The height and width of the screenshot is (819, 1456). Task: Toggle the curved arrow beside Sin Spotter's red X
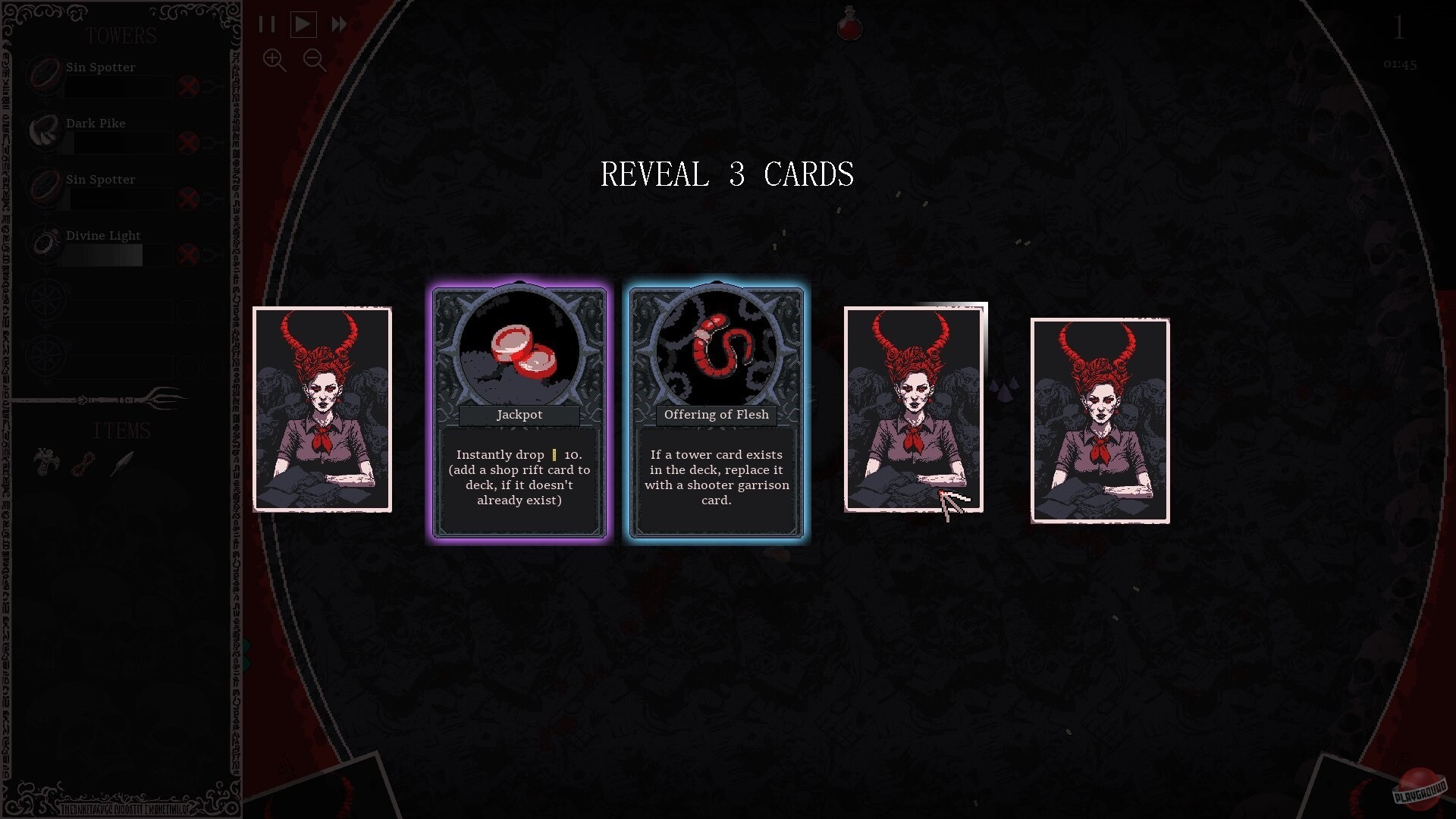coord(215,86)
